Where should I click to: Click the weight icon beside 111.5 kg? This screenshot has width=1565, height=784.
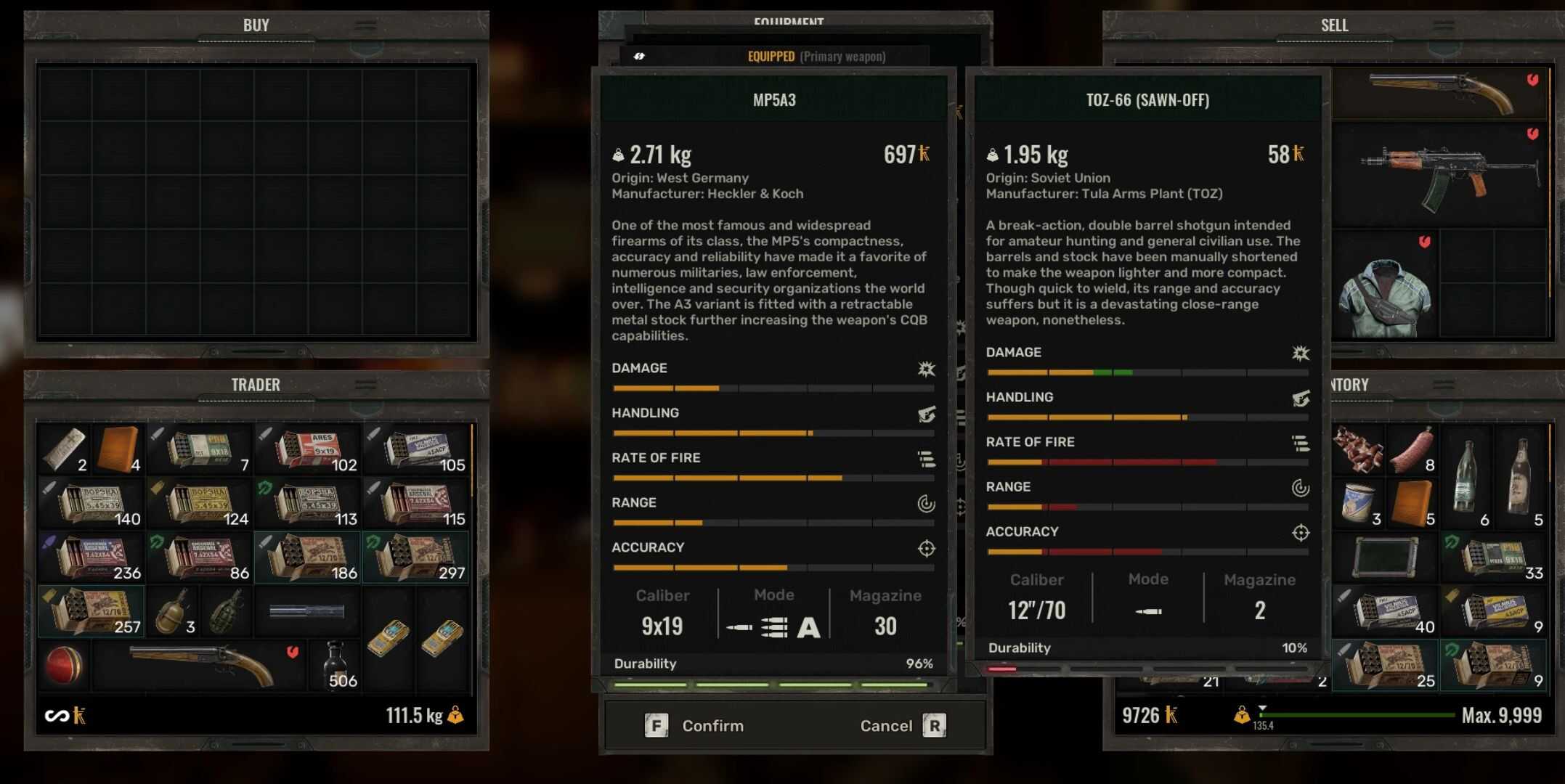tap(458, 715)
